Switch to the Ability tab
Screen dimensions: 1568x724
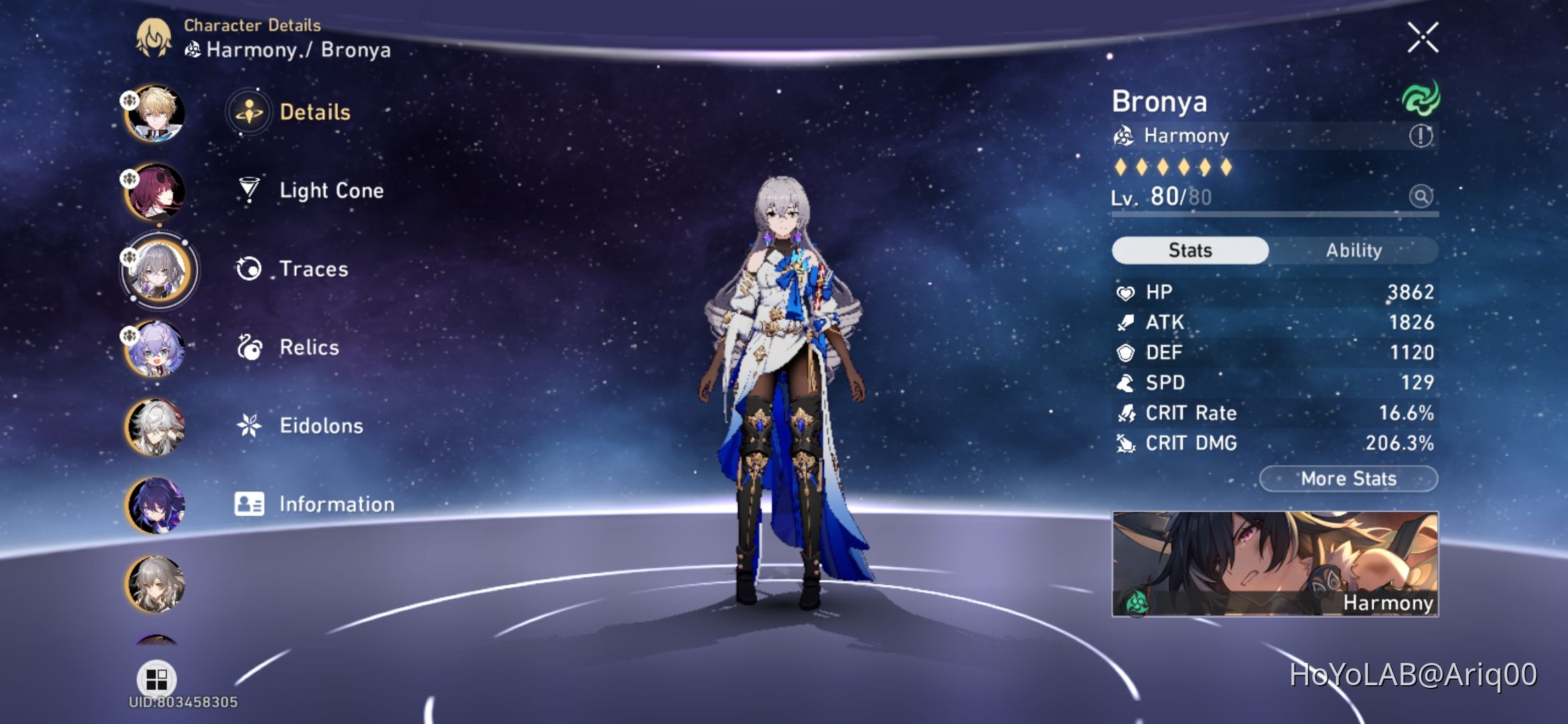point(1355,250)
